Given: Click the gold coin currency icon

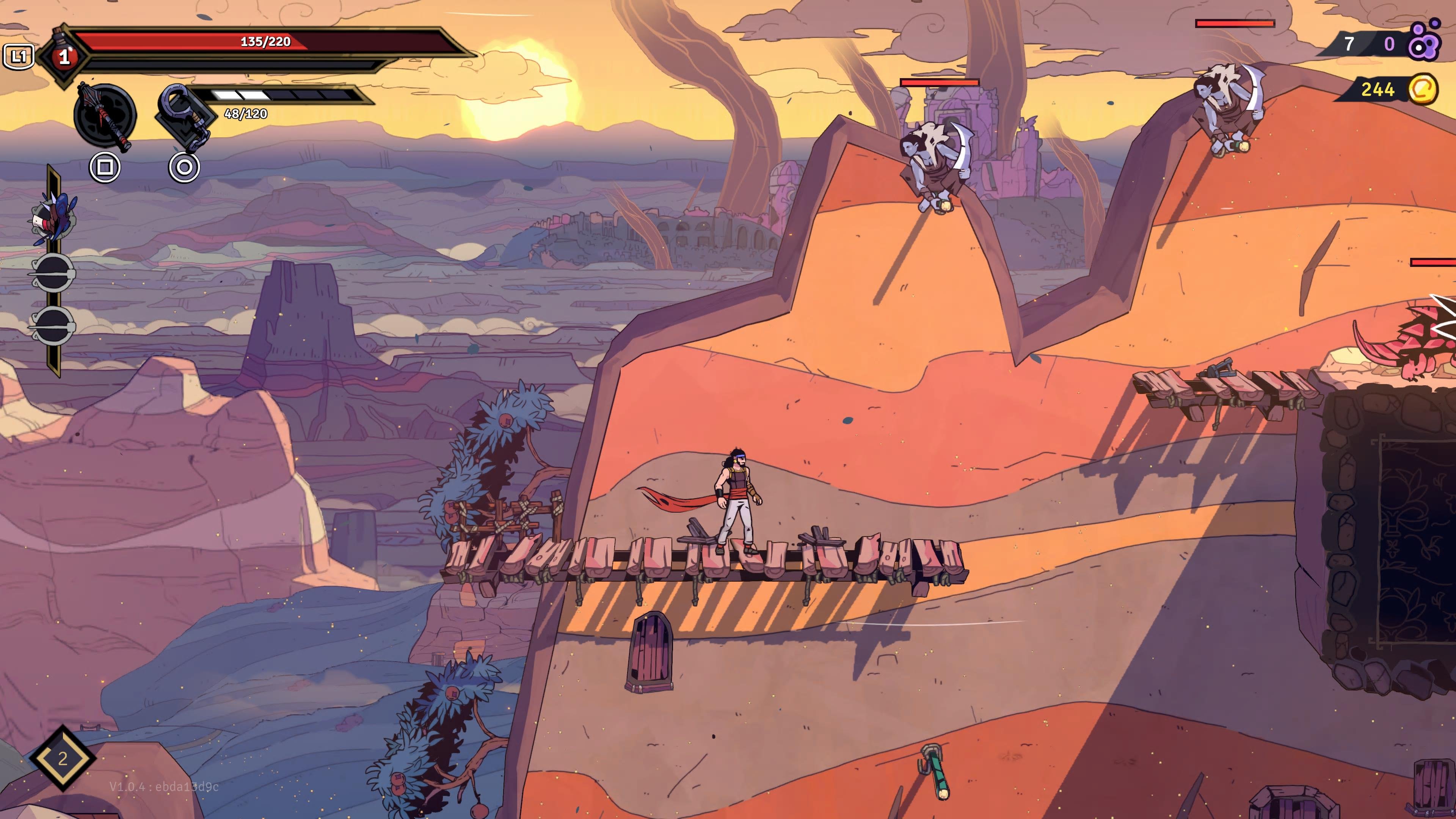Looking at the screenshot, I should (x=1422, y=89).
